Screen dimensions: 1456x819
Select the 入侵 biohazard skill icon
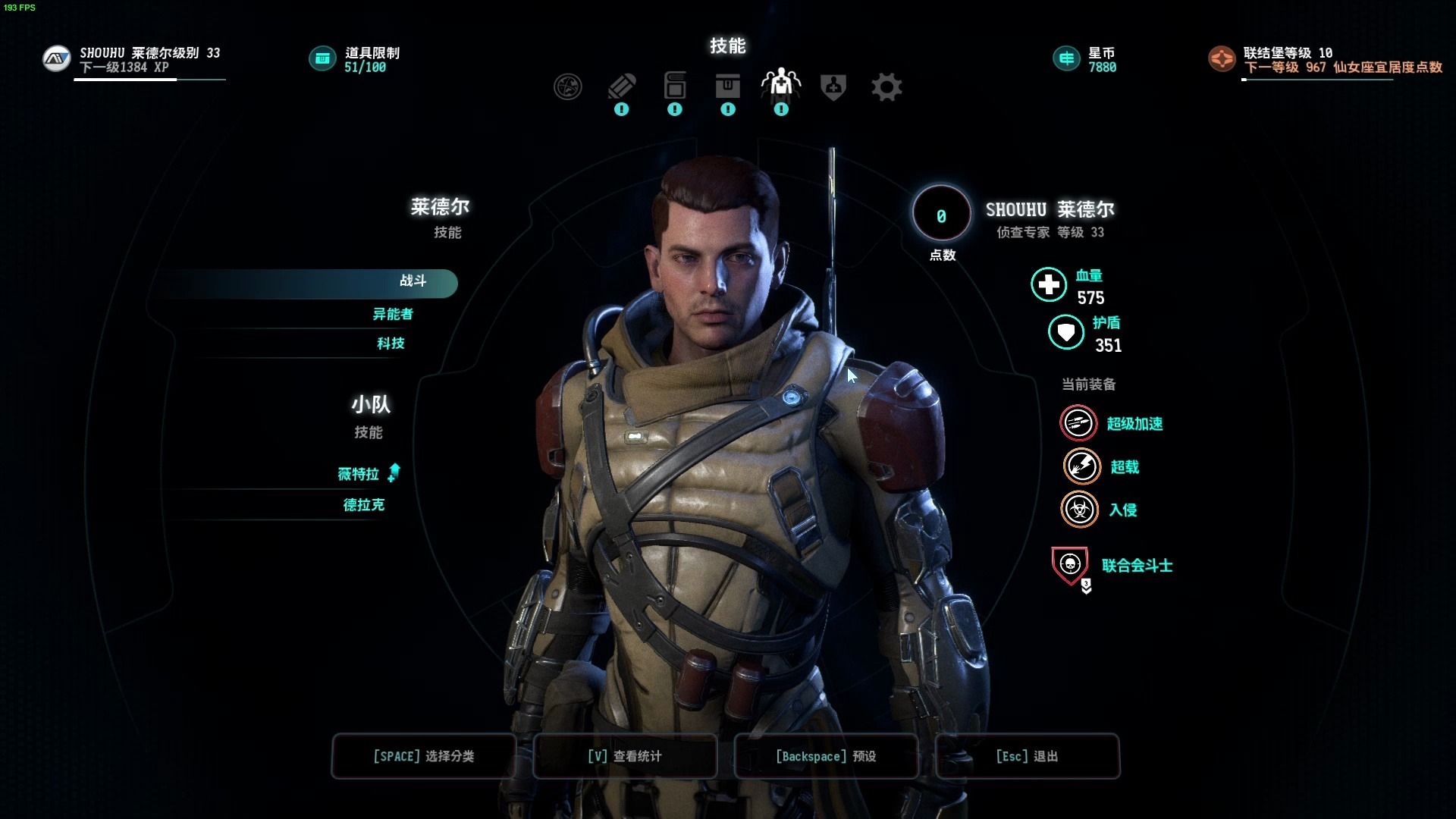coord(1079,510)
